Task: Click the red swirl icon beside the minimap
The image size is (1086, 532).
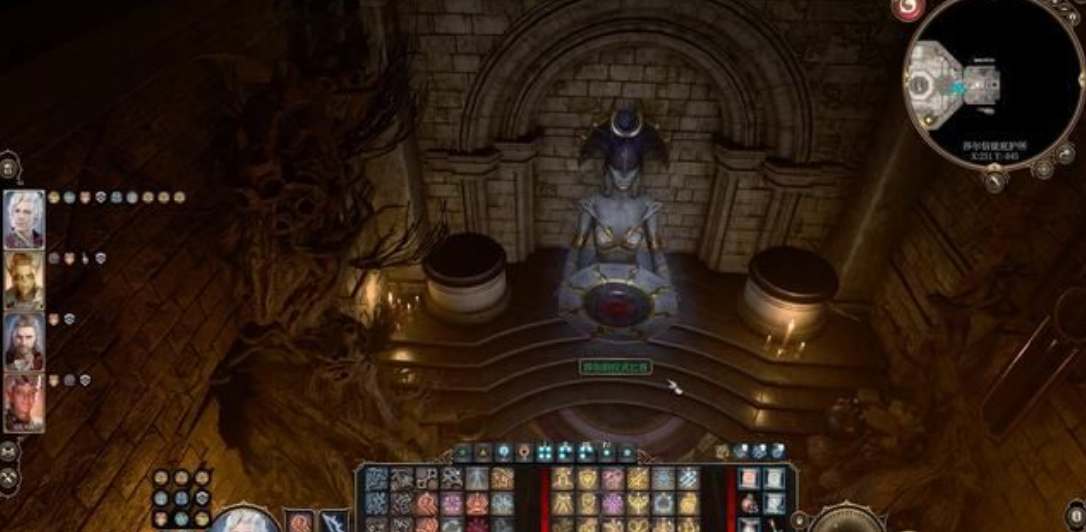Action: click(x=908, y=10)
